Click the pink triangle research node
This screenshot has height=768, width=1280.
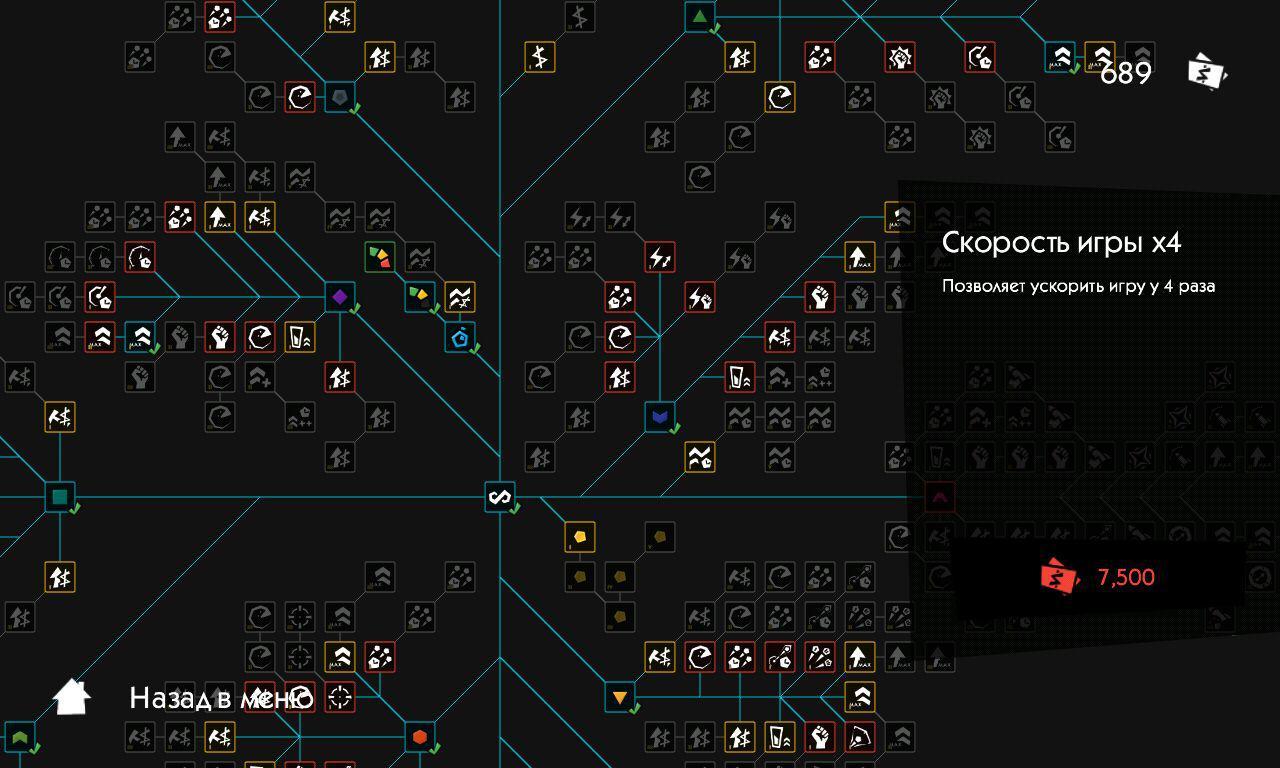tap(940, 496)
